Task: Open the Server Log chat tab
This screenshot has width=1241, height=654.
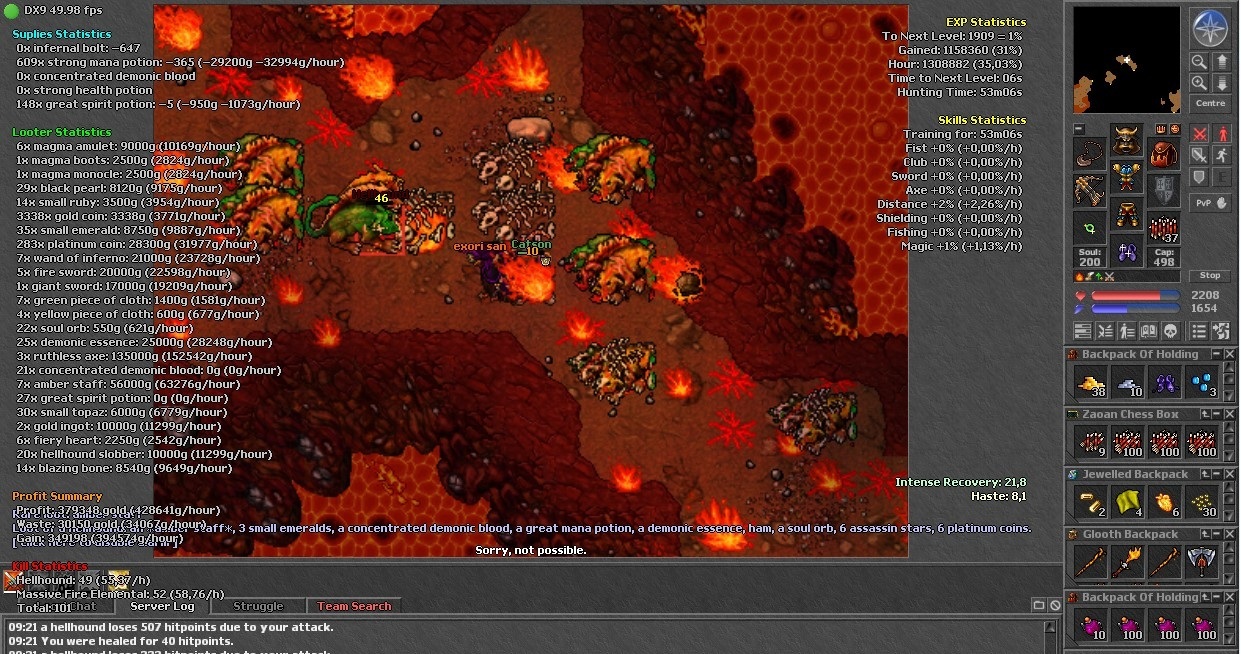Action: point(162,606)
